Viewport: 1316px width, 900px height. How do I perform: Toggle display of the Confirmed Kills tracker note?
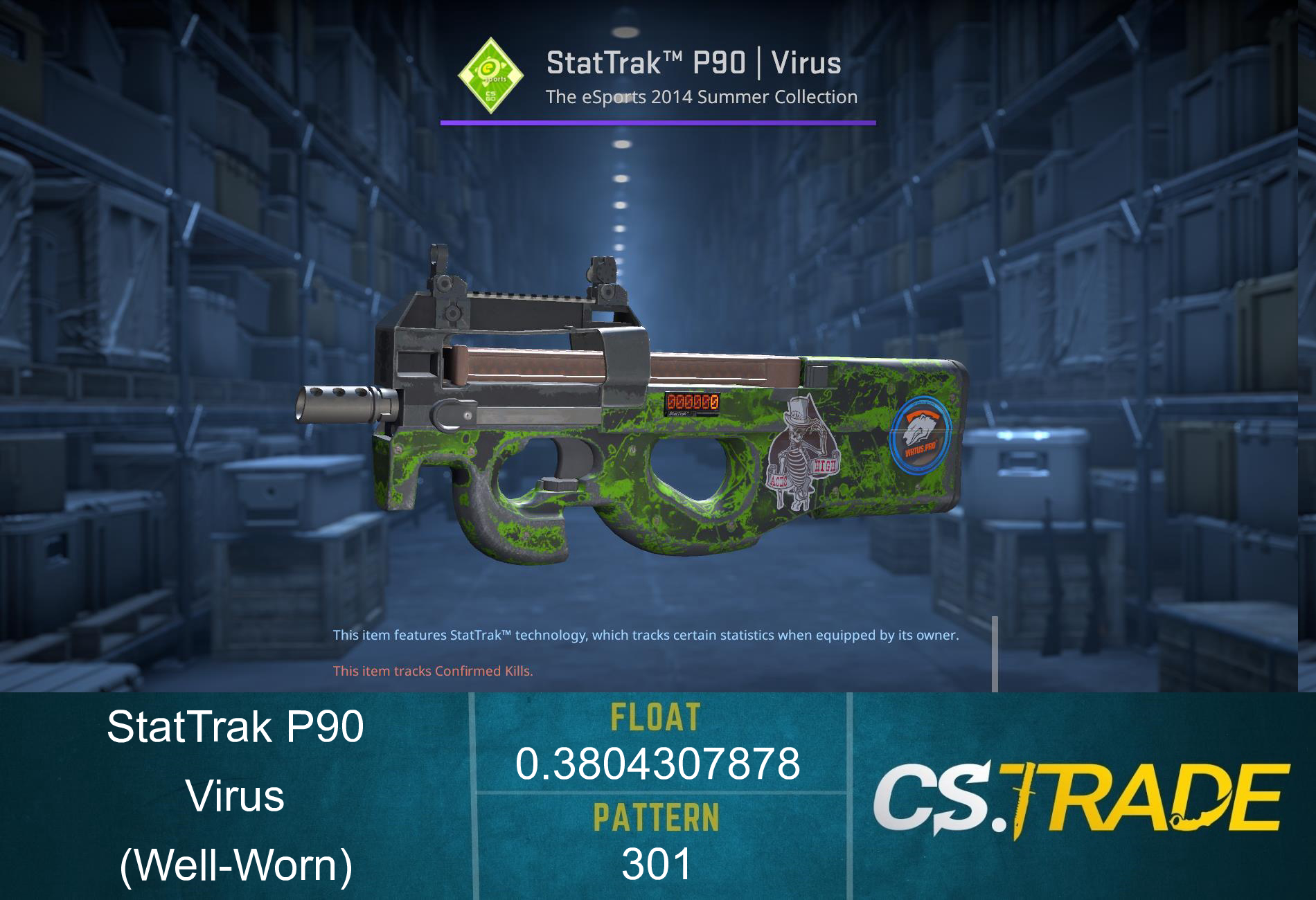pos(433,671)
